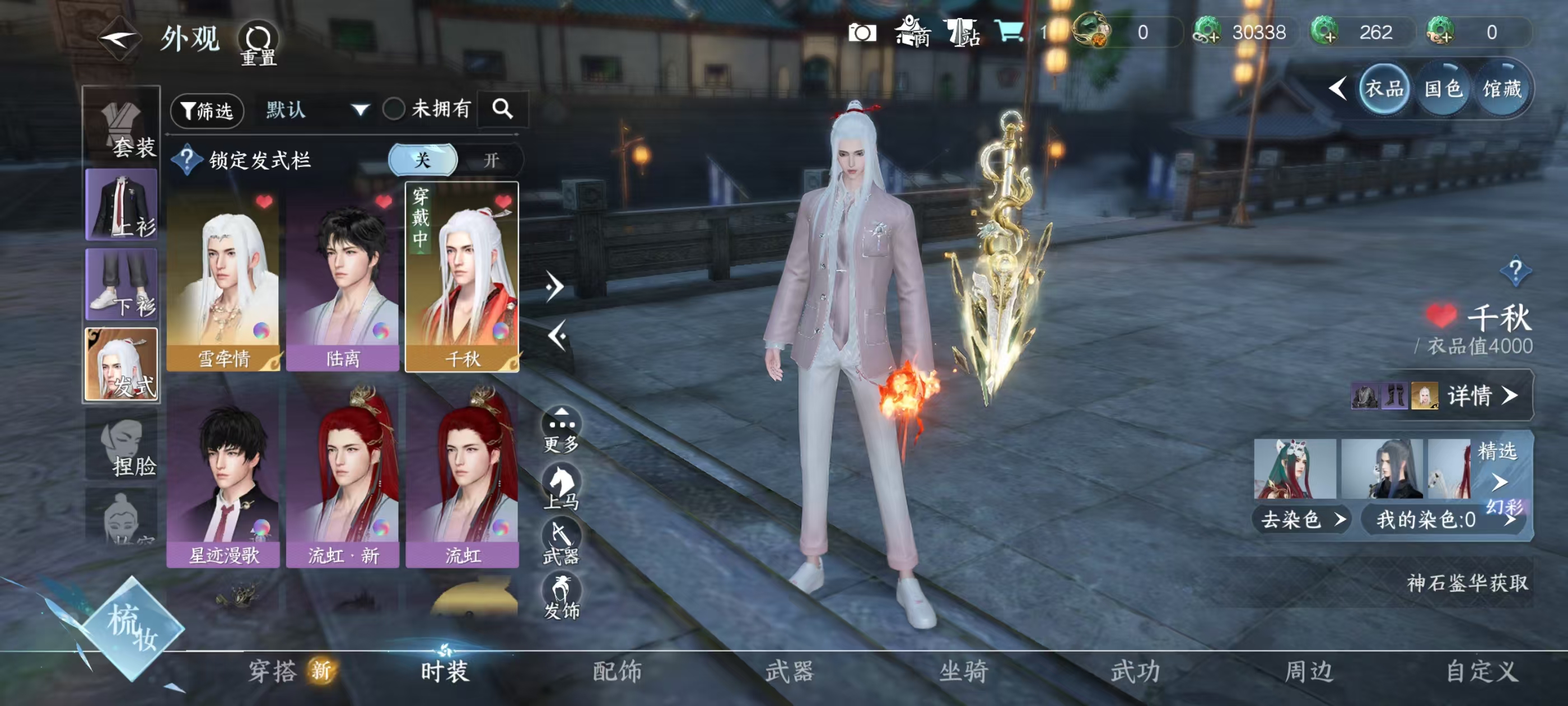Open the shopping cart icon

coord(1008,32)
